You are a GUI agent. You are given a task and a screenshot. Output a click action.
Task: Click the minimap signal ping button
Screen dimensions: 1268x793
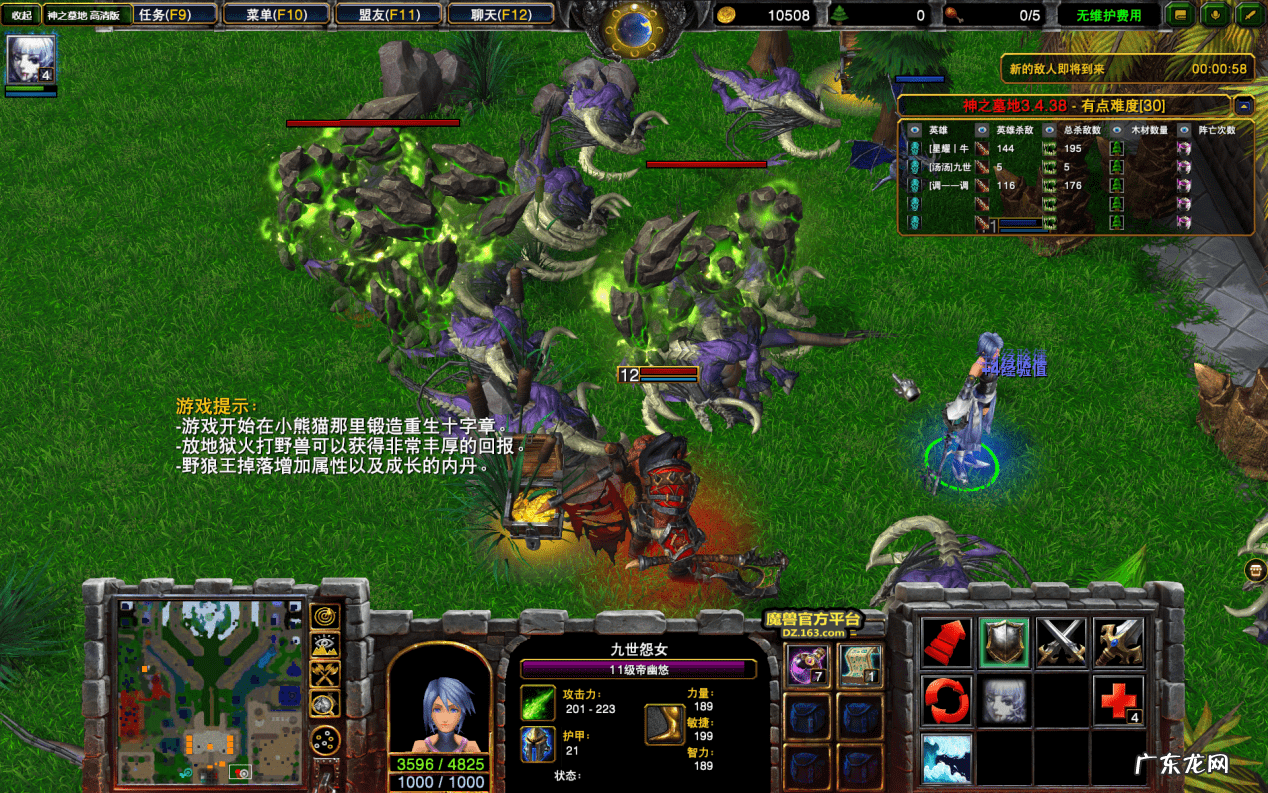[x=325, y=616]
